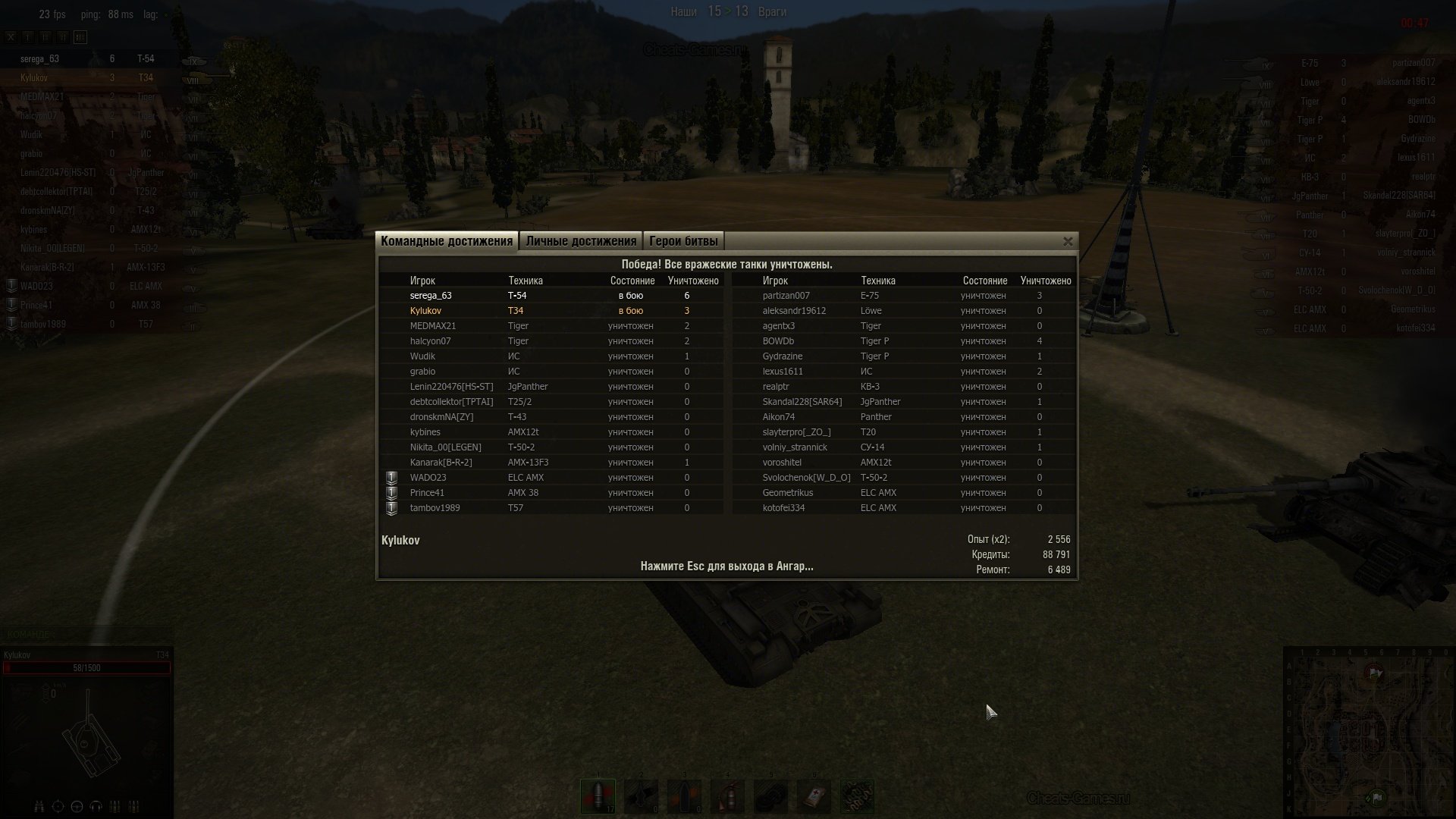Close the battle results window
Image resolution: width=1456 pixels, height=819 pixels.
coord(1068,241)
